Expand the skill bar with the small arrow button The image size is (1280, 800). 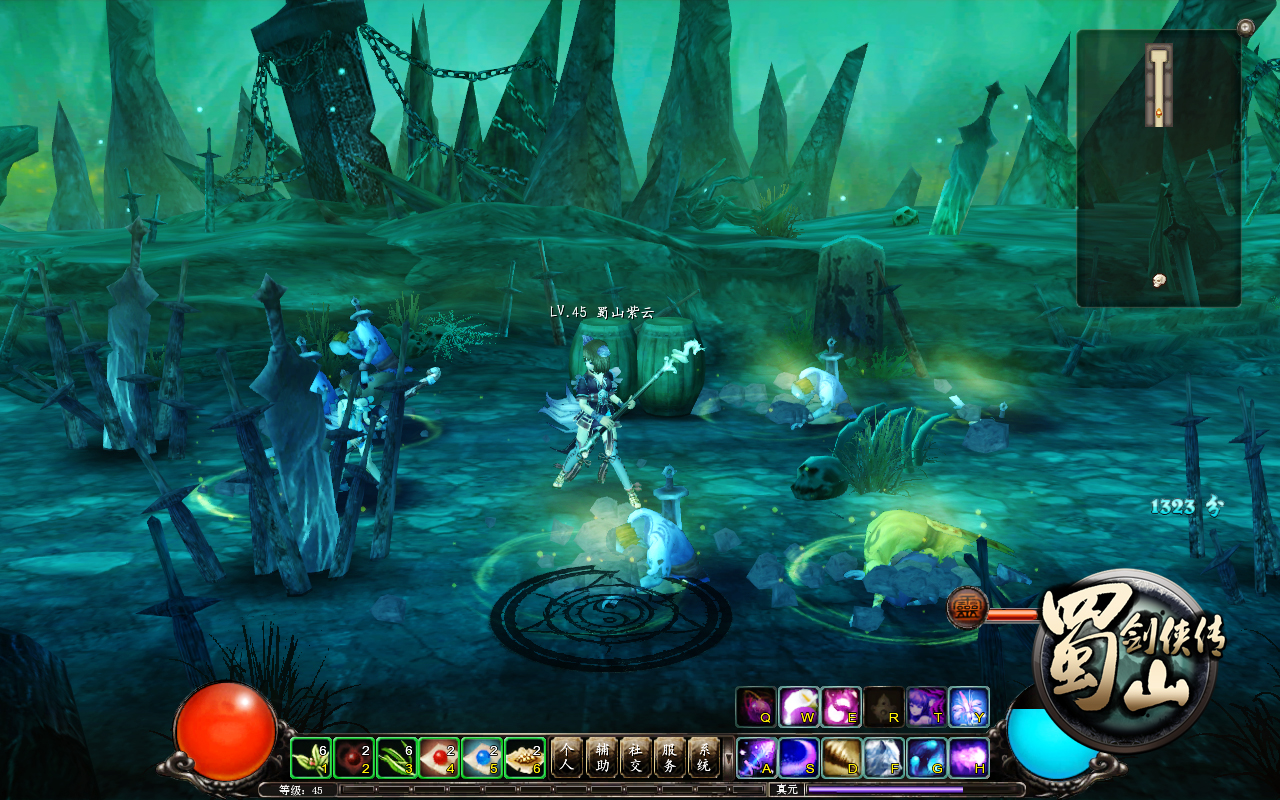pyautogui.click(x=728, y=758)
